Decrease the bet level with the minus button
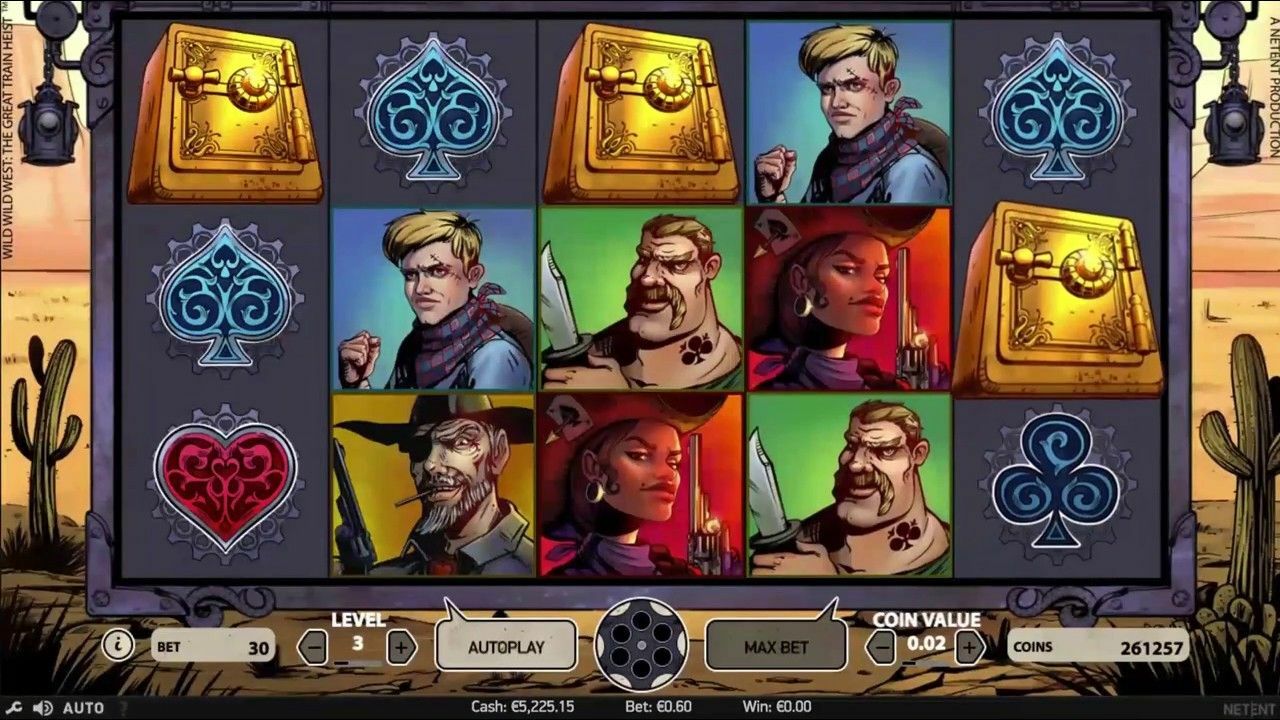The height and width of the screenshot is (720, 1280). click(x=313, y=646)
